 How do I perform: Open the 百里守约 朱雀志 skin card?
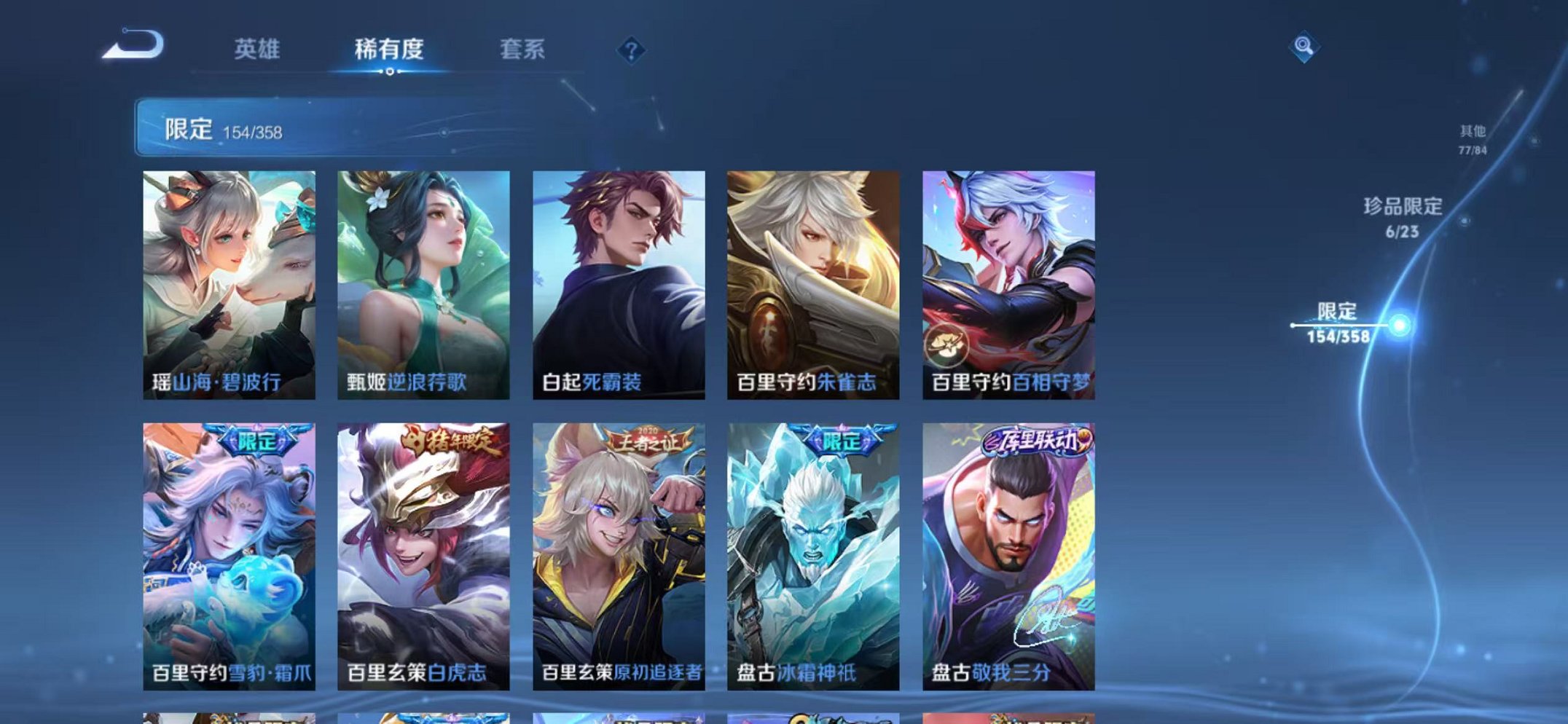(815, 277)
